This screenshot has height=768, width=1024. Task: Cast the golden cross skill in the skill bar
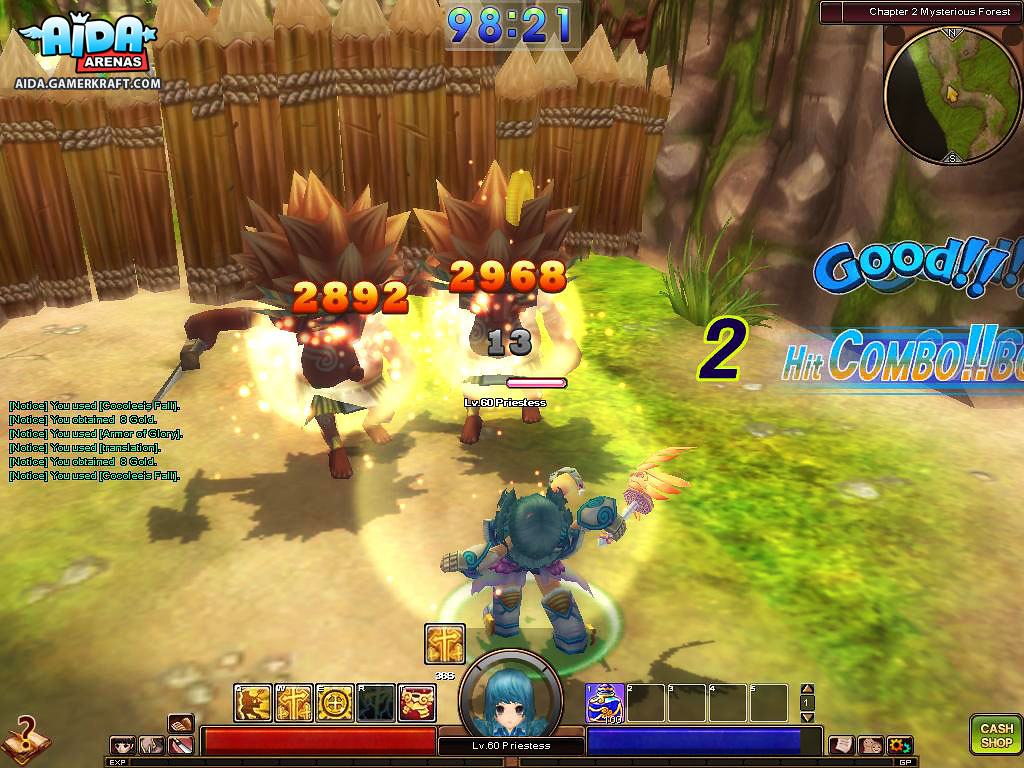(294, 703)
